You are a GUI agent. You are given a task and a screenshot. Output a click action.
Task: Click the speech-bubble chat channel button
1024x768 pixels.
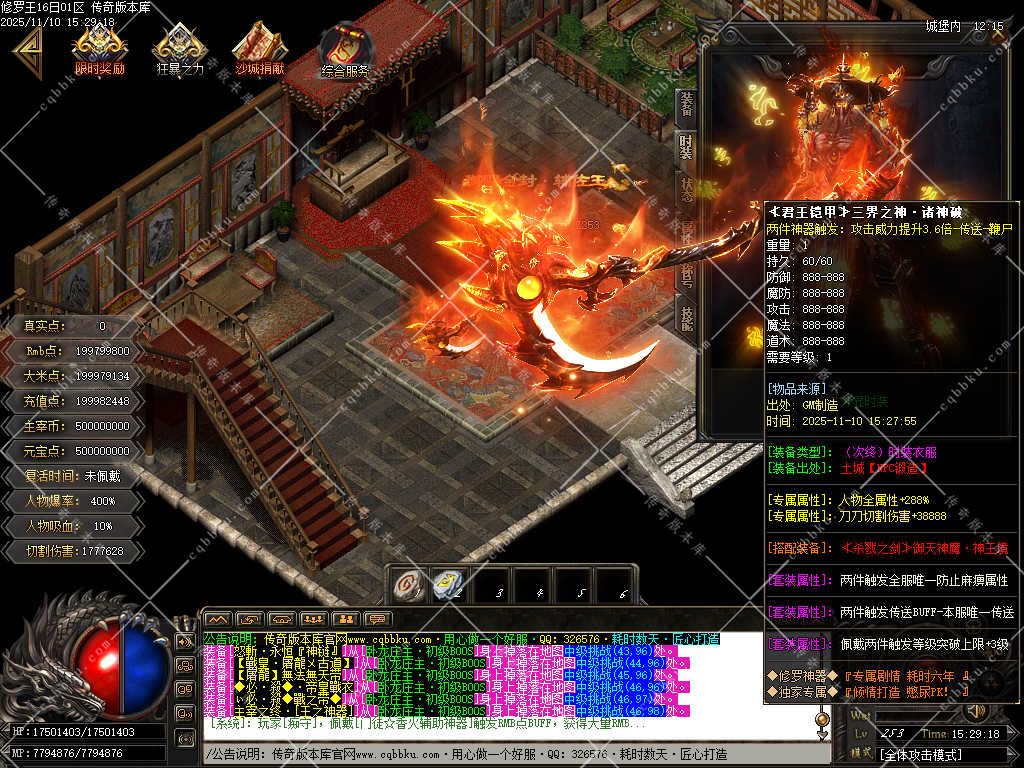click(376, 619)
